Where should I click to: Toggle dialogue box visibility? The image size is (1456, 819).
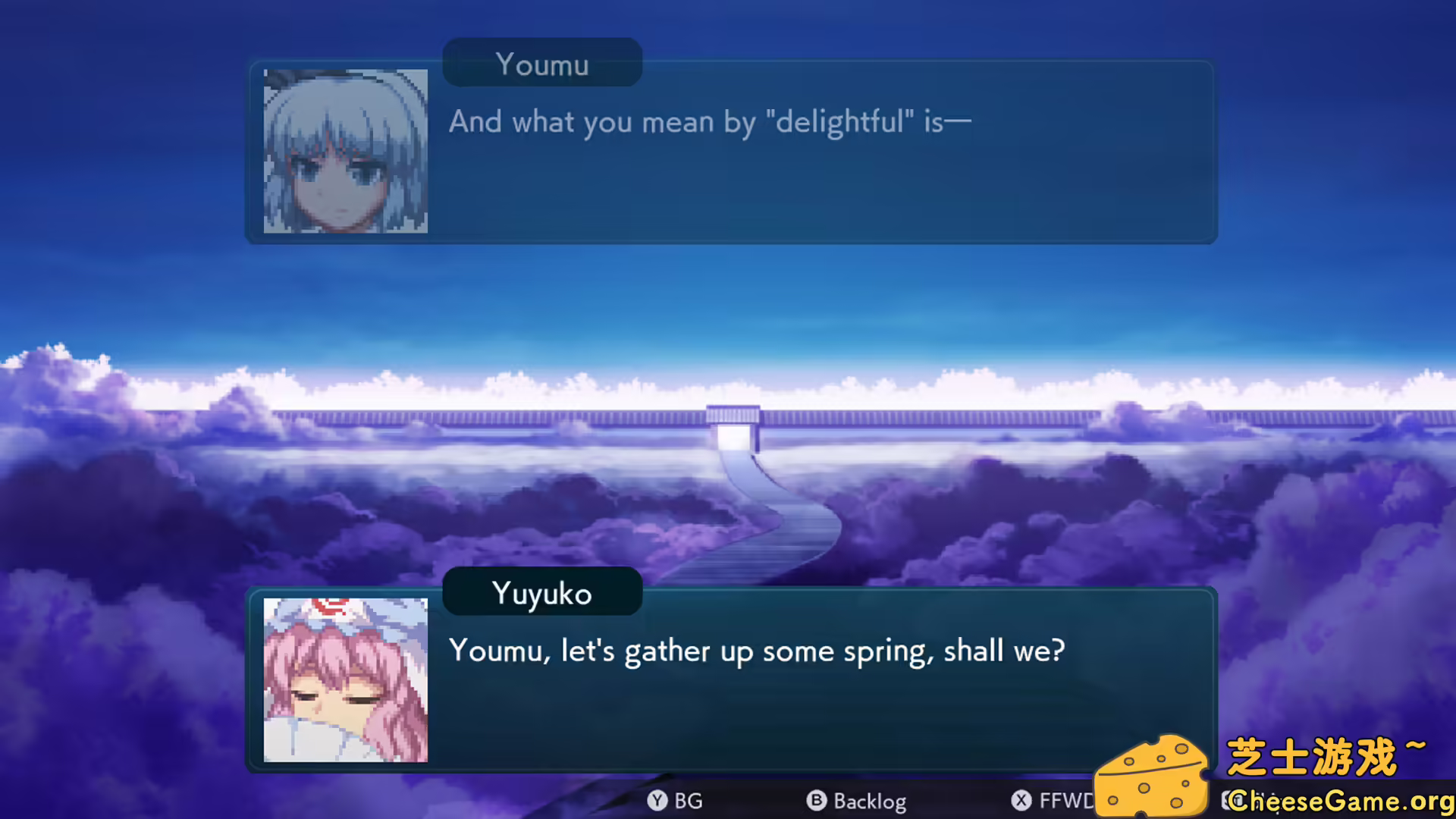pyautogui.click(x=675, y=802)
